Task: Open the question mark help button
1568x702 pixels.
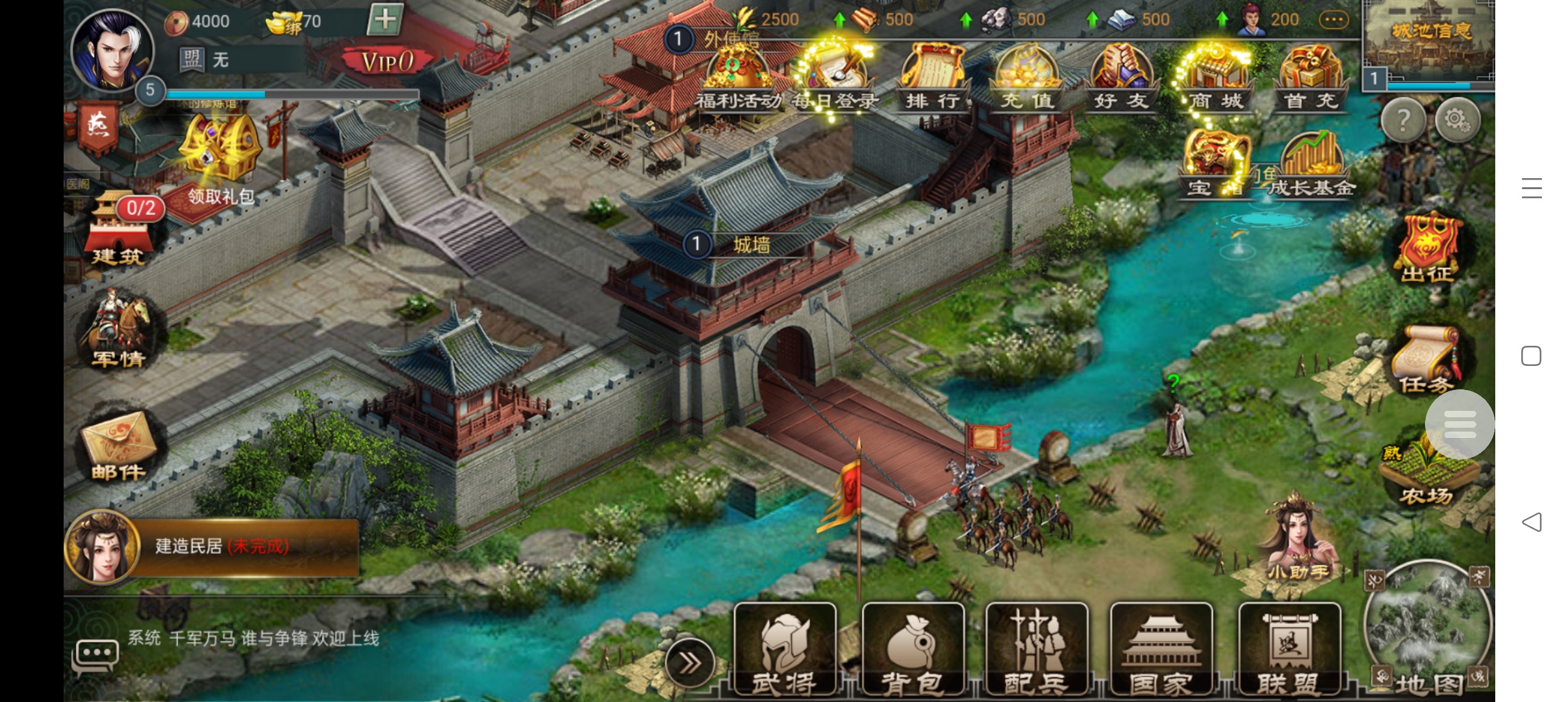Action: pos(1403,120)
